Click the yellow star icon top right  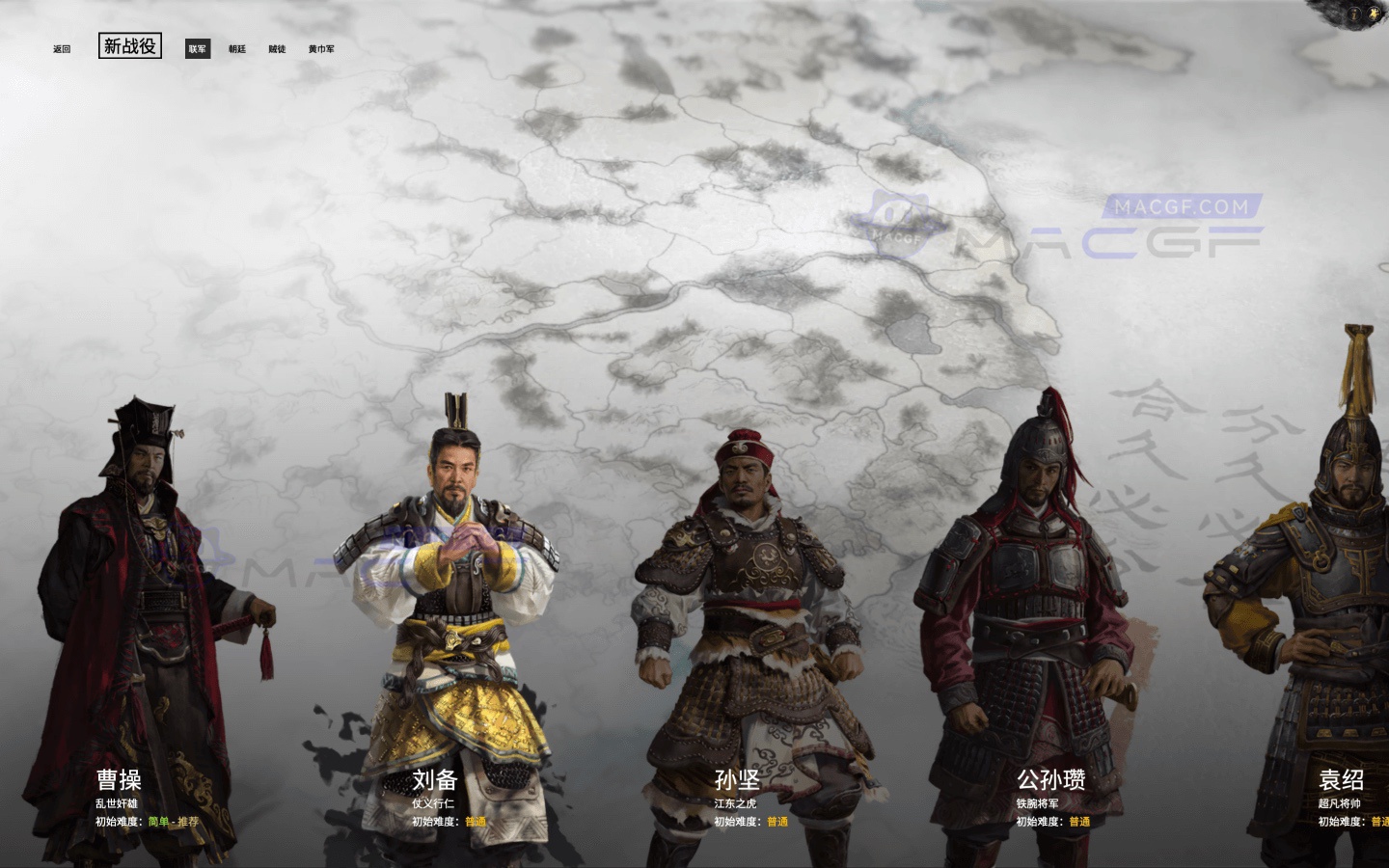[x=1375, y=14]
